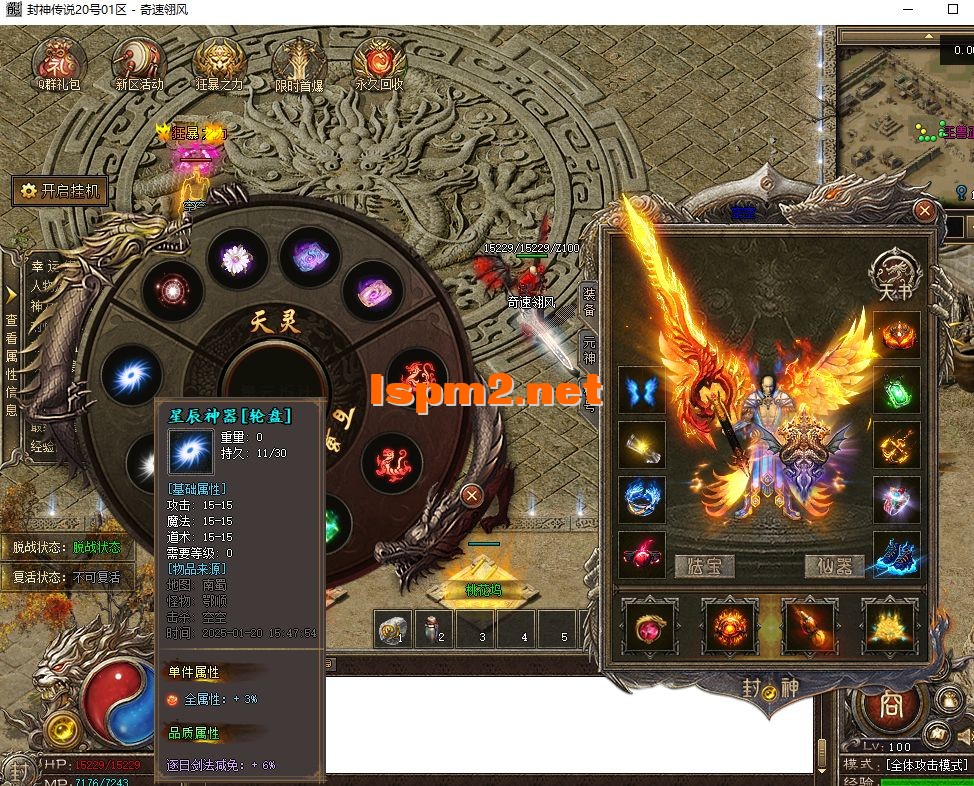Select the white flower slot on the wheel
The height and width of the screenshot is (786, 974).
click(236, 258)
